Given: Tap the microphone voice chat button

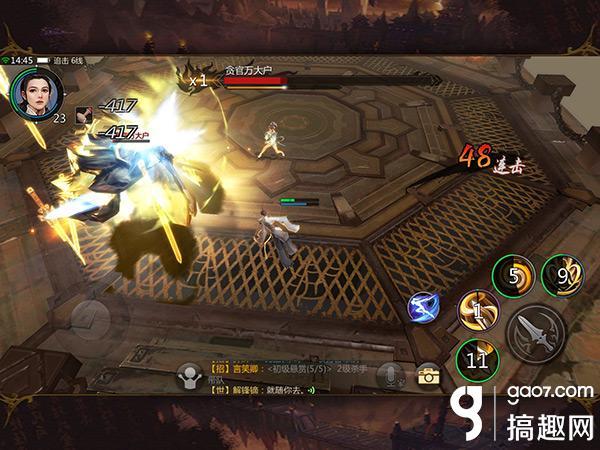Looking at the screenshot, I should coord(390,375).
